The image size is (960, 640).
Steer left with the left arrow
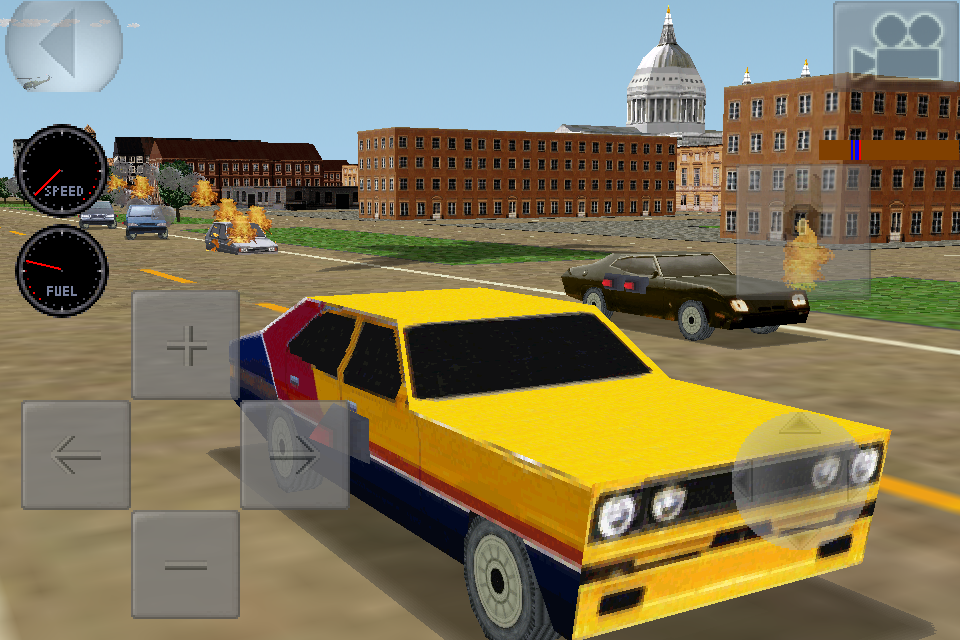(76, 455)
